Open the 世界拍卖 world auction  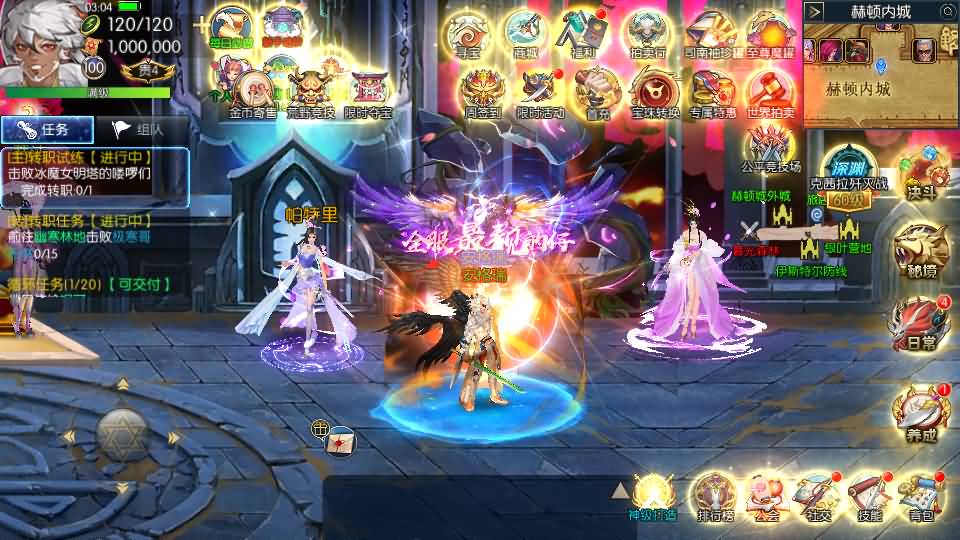point(770,92)
